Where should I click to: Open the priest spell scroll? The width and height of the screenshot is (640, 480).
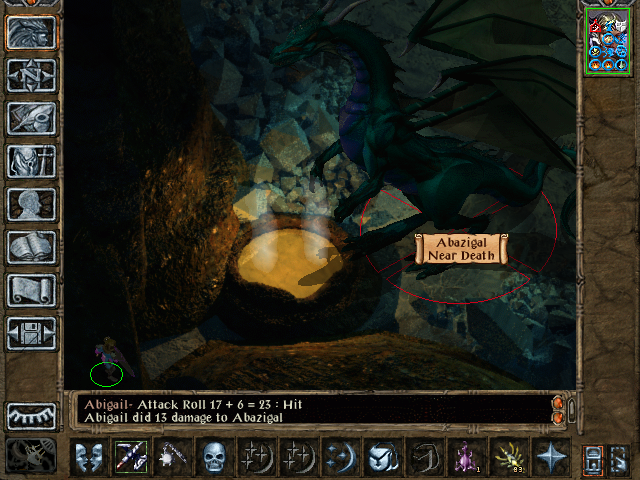(31, 290)
